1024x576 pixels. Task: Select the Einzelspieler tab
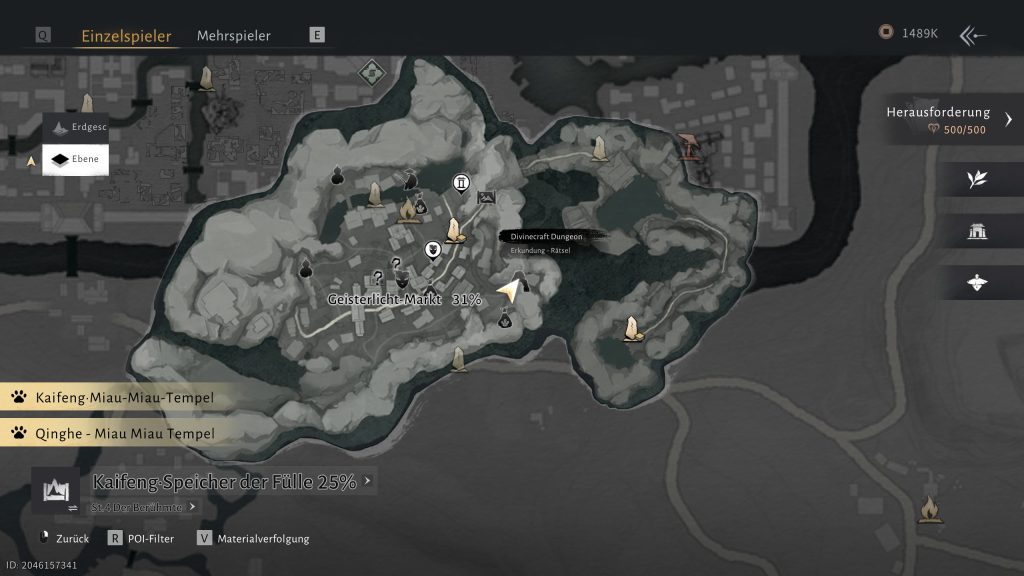[126, 35]
